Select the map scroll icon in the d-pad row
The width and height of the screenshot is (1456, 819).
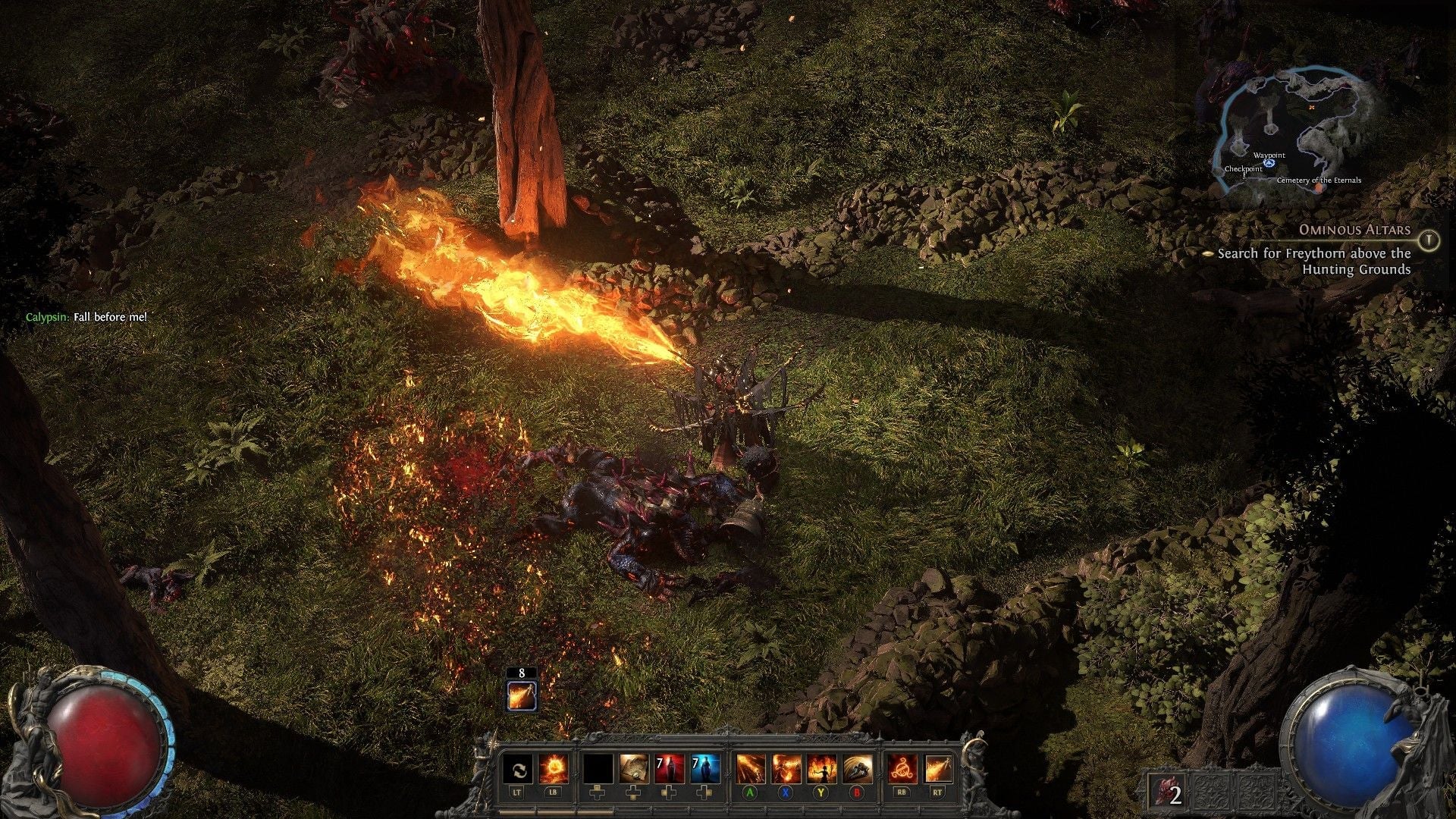point(634,769)
